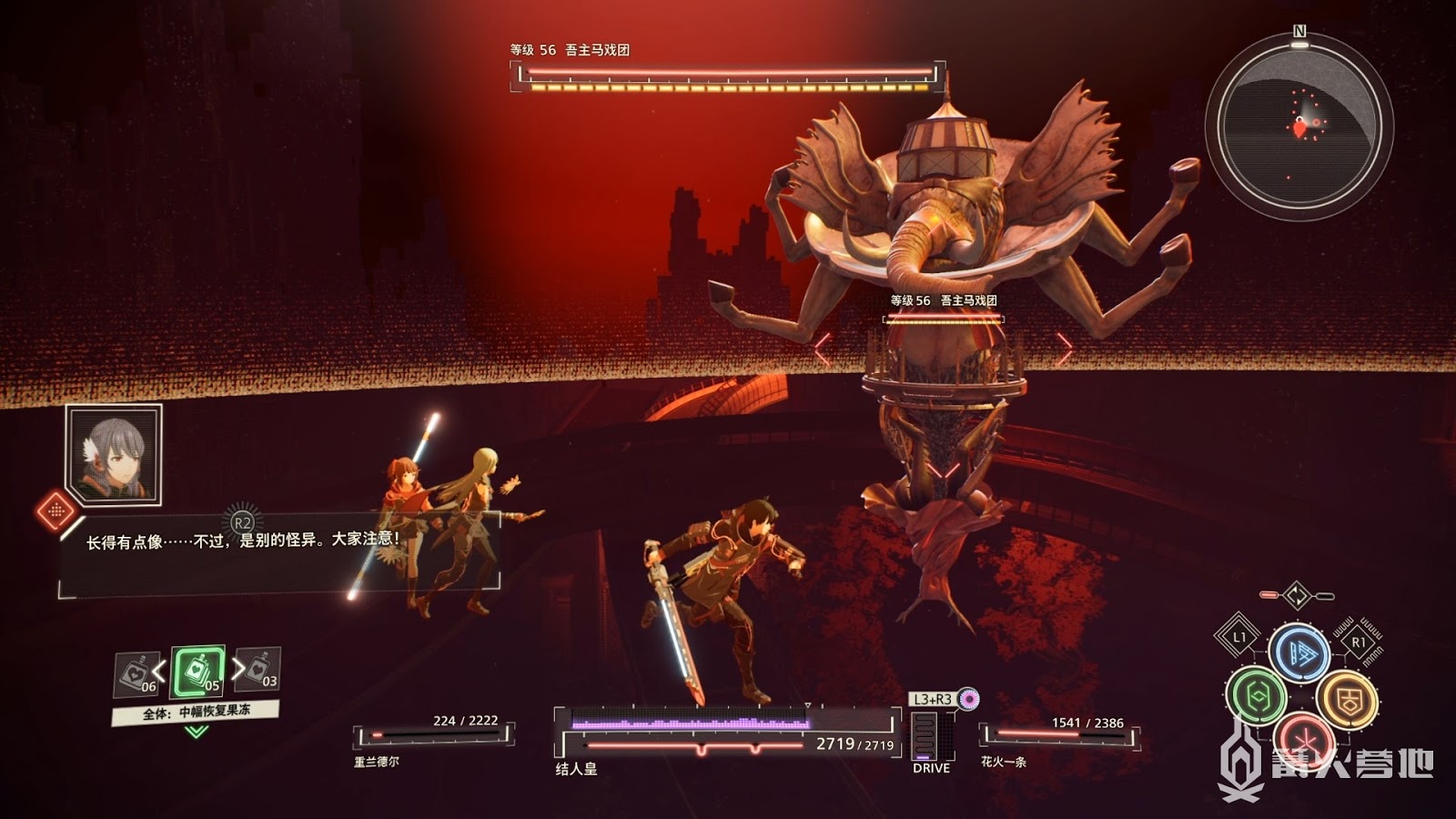1456x819 pixels.
Task: Click the left arrow beside the item slots
Action: pos(159,672)
